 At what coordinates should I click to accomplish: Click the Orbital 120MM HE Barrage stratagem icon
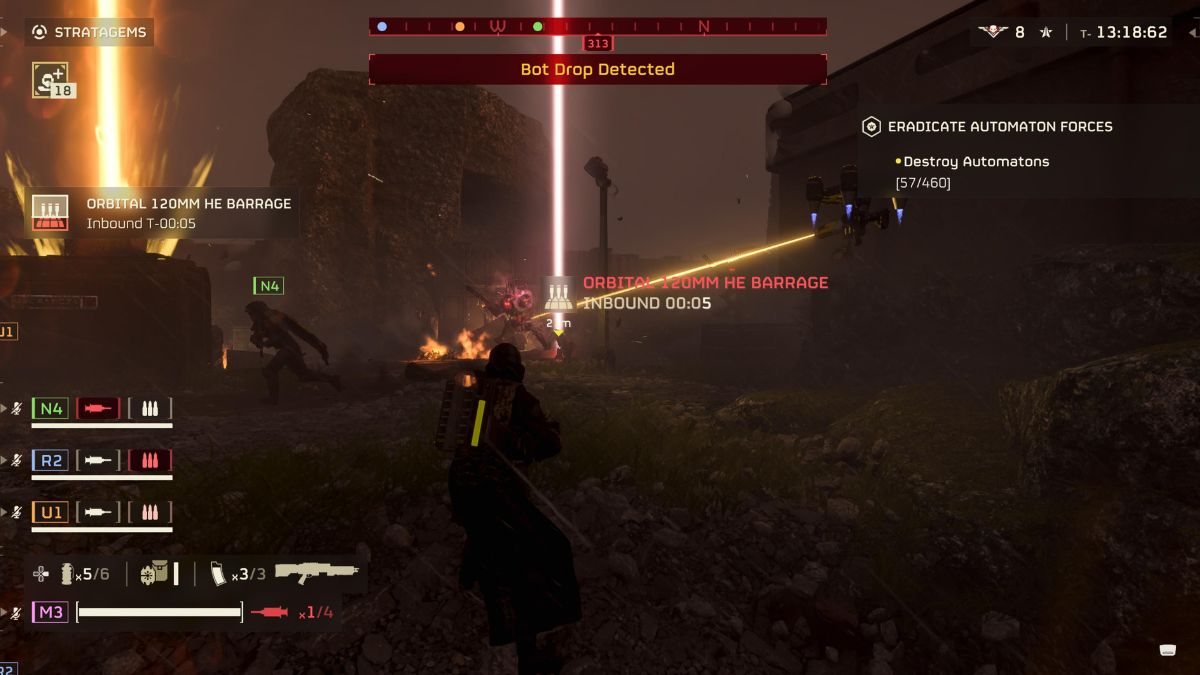(50, 212)
